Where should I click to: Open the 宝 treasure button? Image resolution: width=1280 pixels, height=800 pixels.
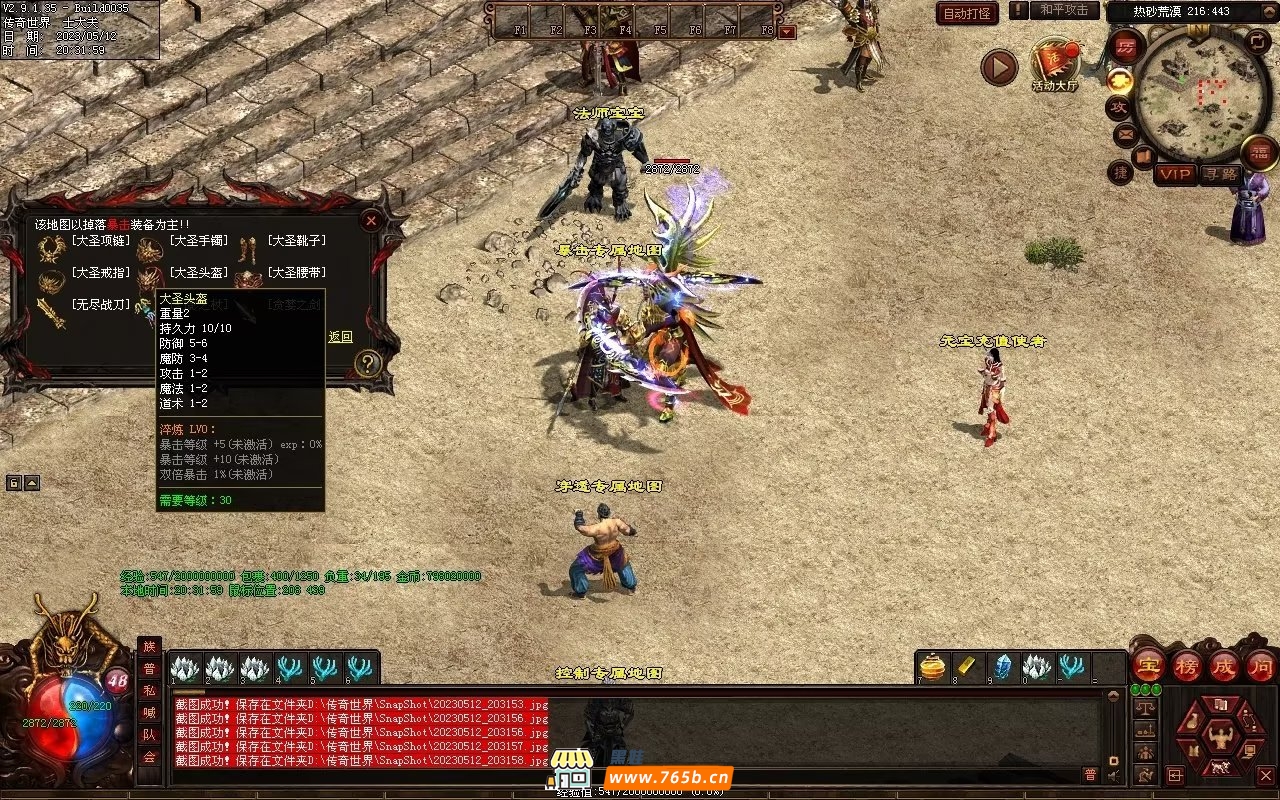(1149, 665)
